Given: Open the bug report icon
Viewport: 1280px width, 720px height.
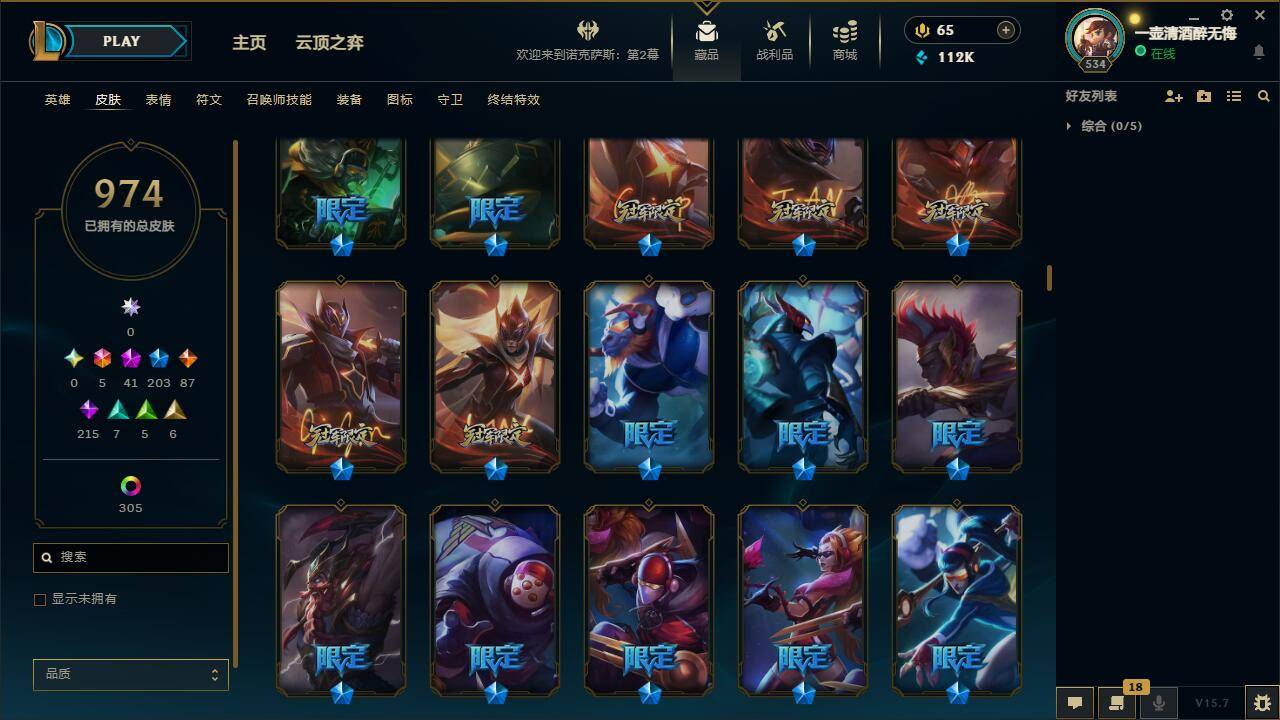Looking at the screenshot, I should tap(1257, 702).
